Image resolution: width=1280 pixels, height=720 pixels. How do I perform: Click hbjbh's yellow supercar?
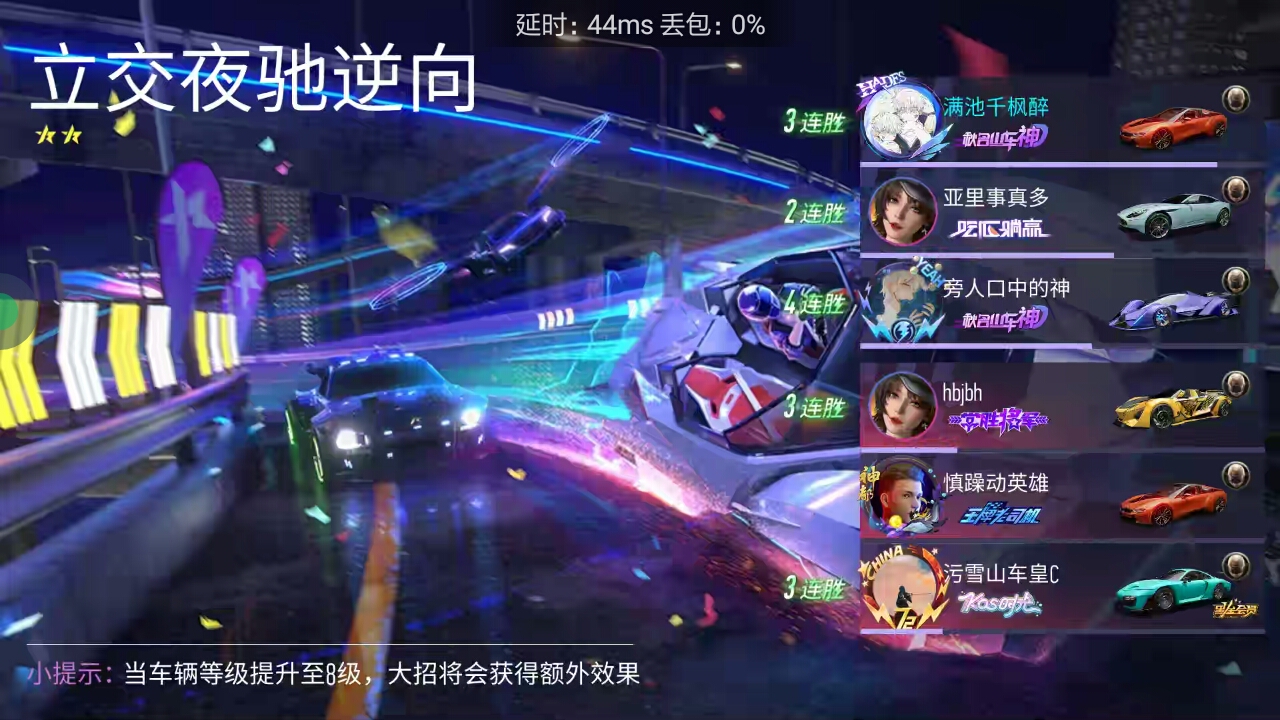pyautogui.click(x=1170, y=410)
